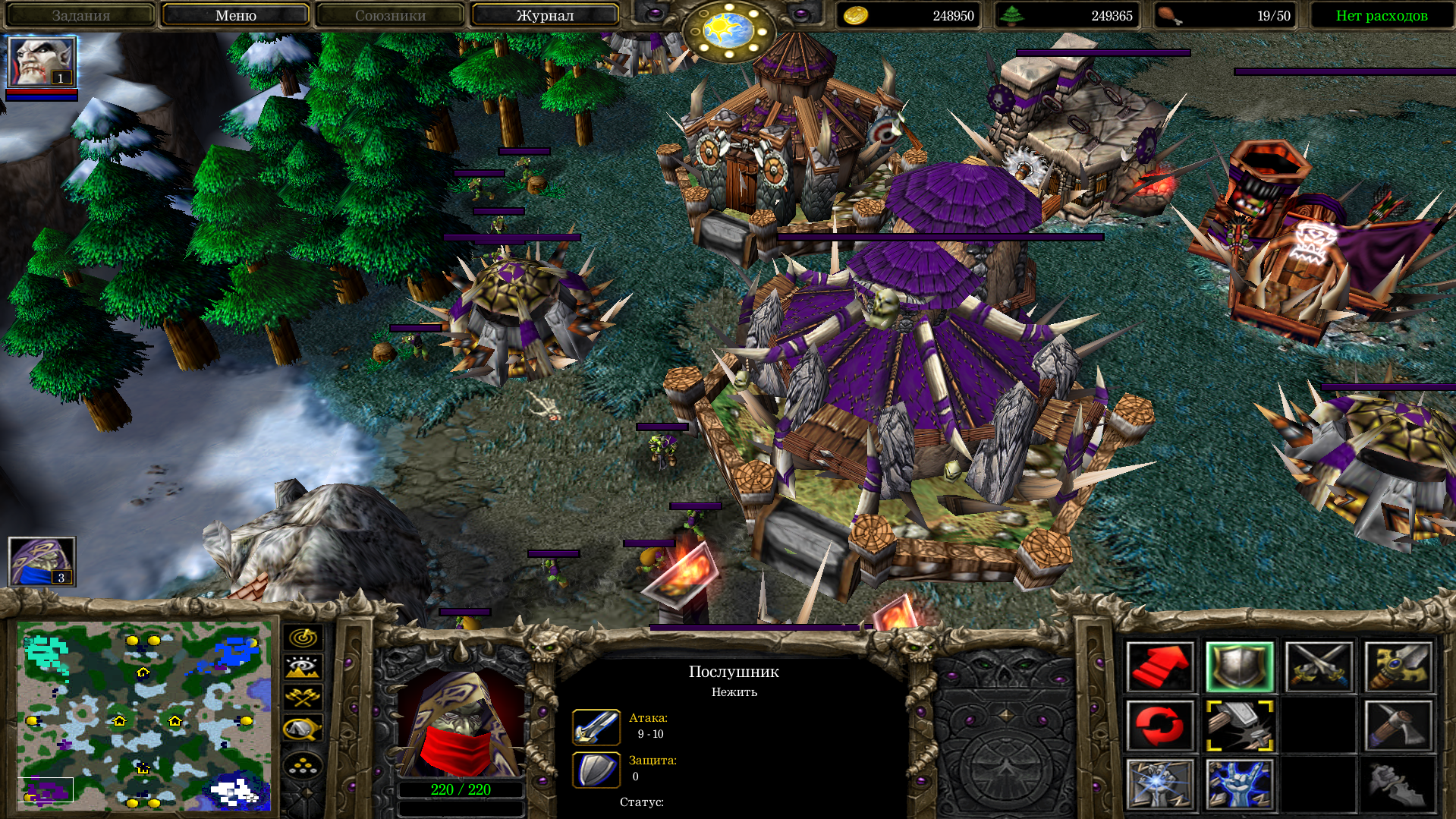1456x819 pixels.
Task: Activate the blue hand Unsummon ability
Action: (x=1239, y=785)
